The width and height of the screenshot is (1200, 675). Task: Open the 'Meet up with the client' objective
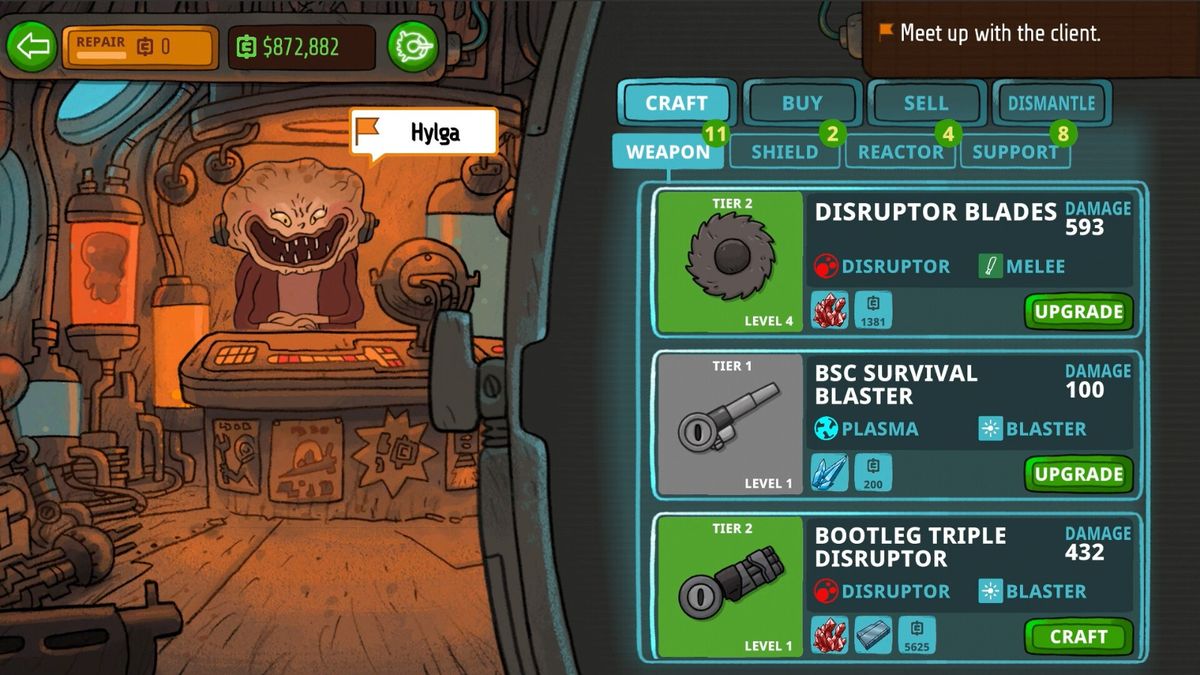coord(1000,33)
